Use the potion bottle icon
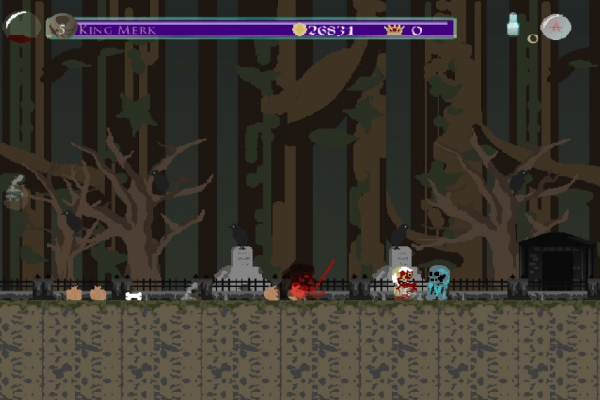600x400 pixels. [513, 25]
